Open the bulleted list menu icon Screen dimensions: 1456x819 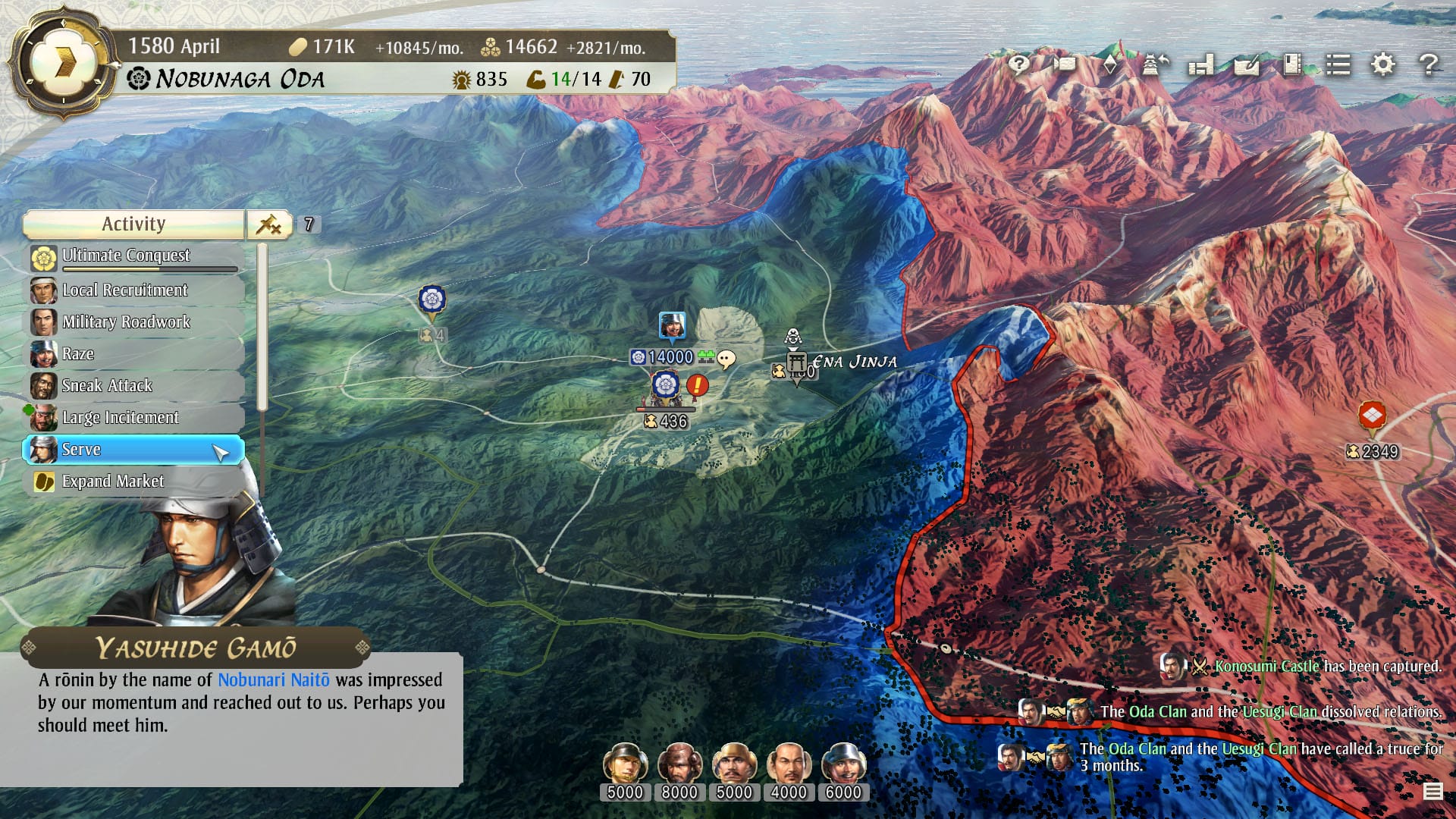pos(1338,64)
